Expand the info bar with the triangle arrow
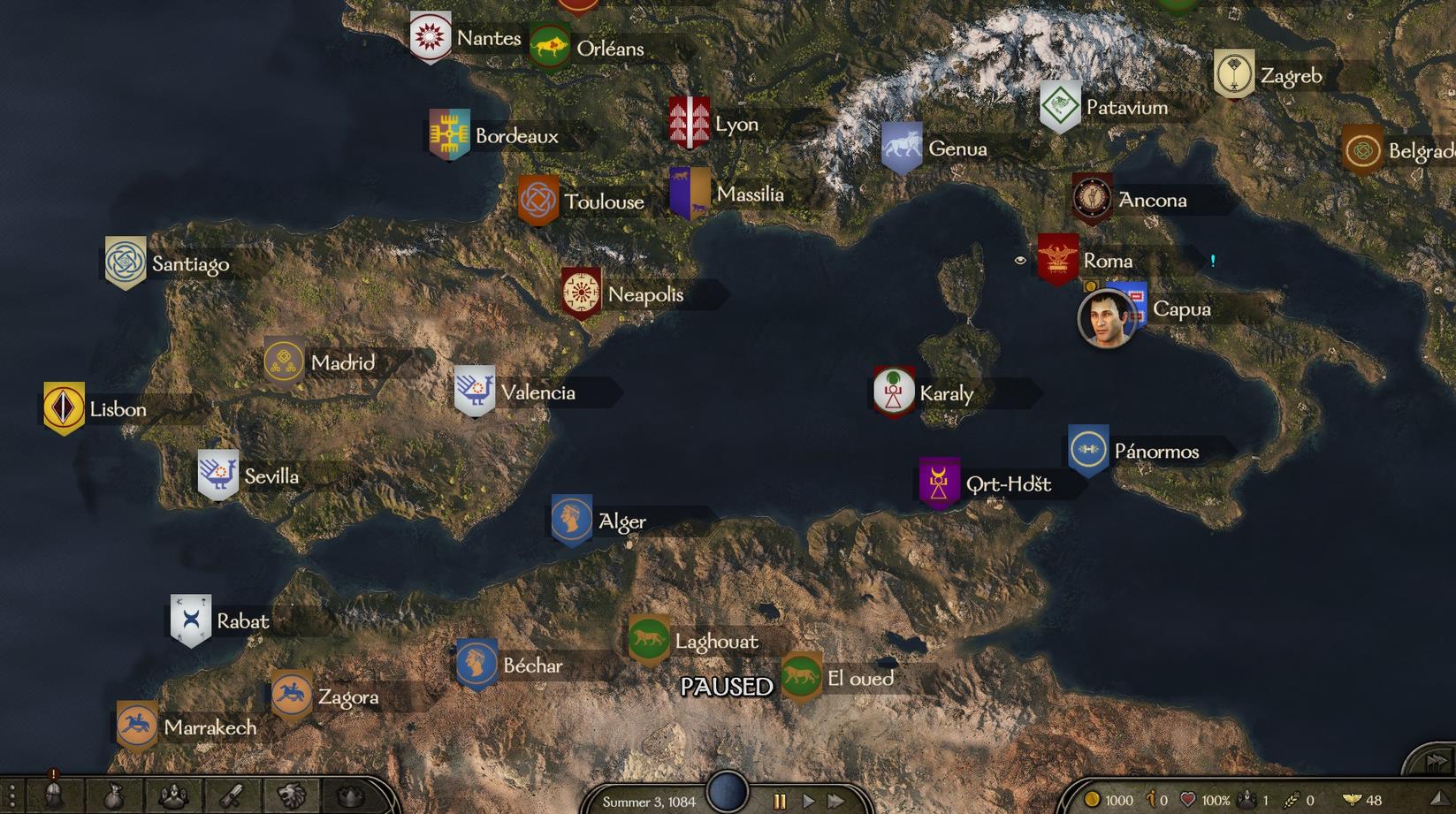1456x814 pixels. 1437,800
